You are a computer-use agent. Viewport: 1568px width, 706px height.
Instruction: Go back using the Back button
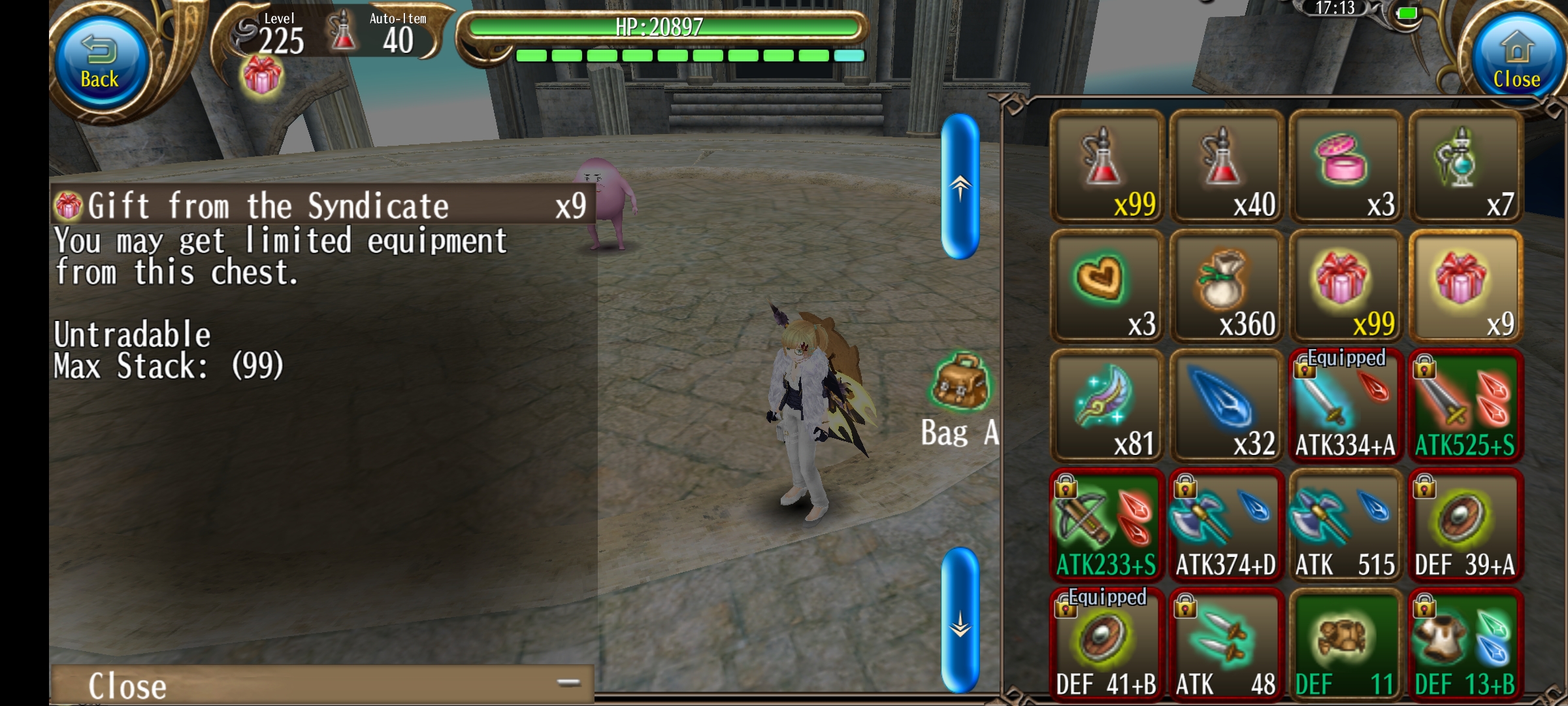point(99,62)
